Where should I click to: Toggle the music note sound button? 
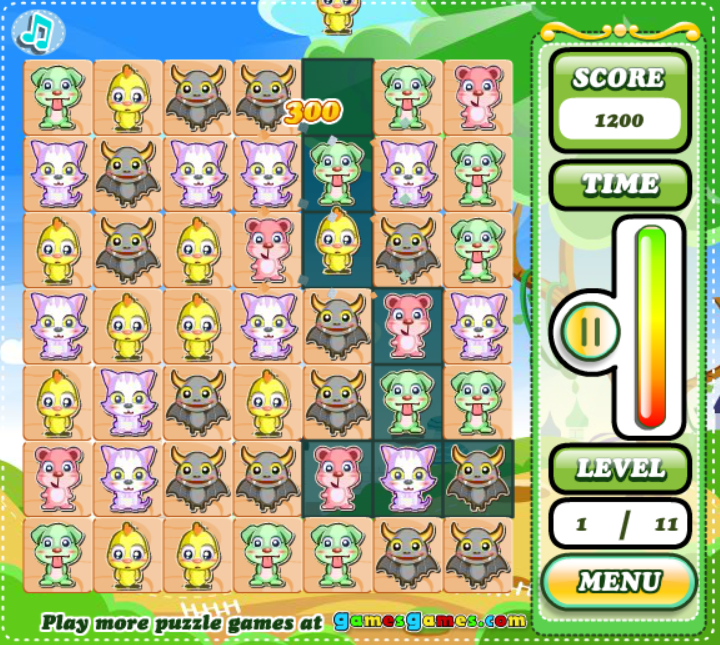(x=37, y=31)
